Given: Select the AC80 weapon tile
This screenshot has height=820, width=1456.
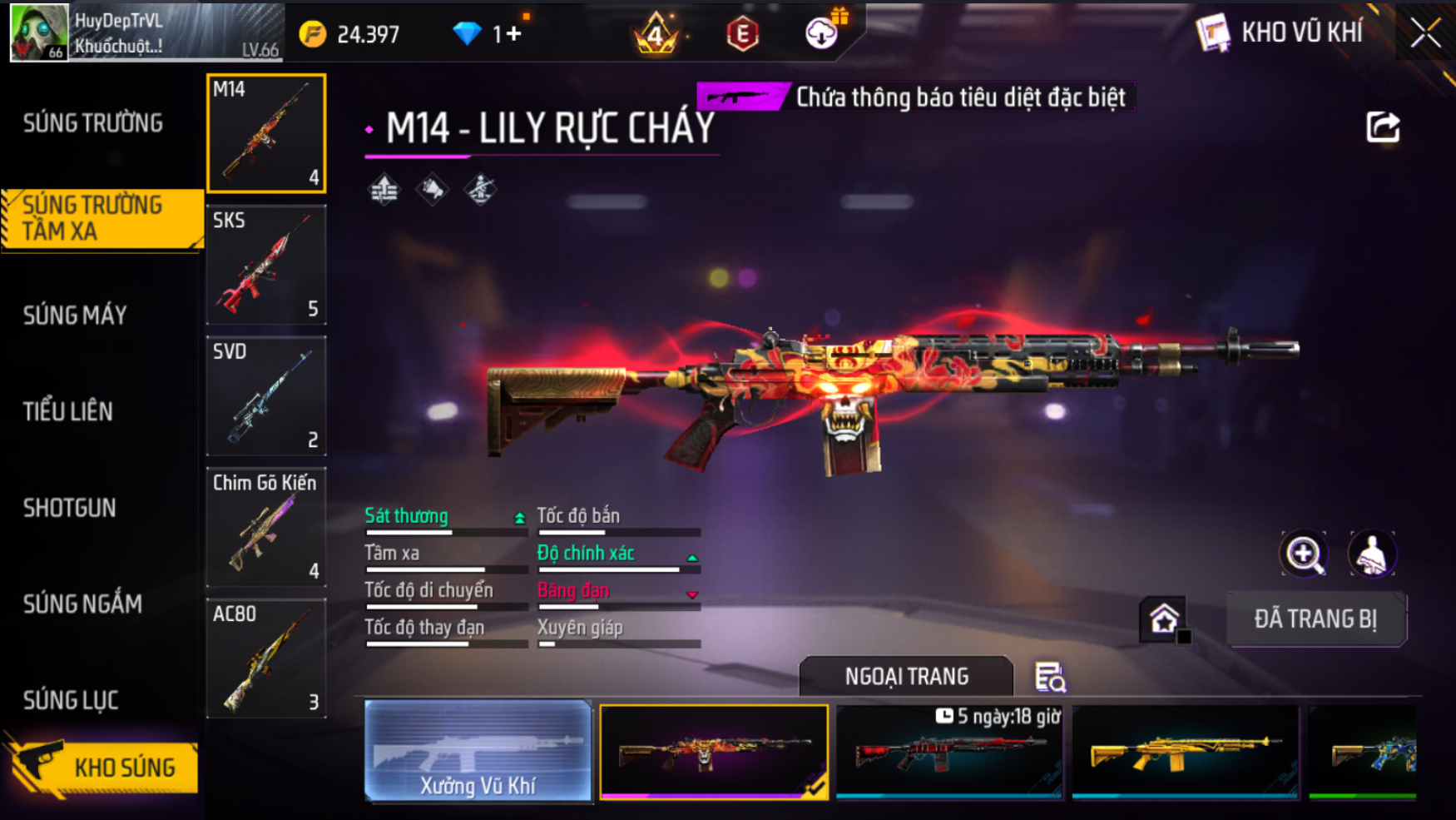Looking at the screenshot, I should click(266, 658).
